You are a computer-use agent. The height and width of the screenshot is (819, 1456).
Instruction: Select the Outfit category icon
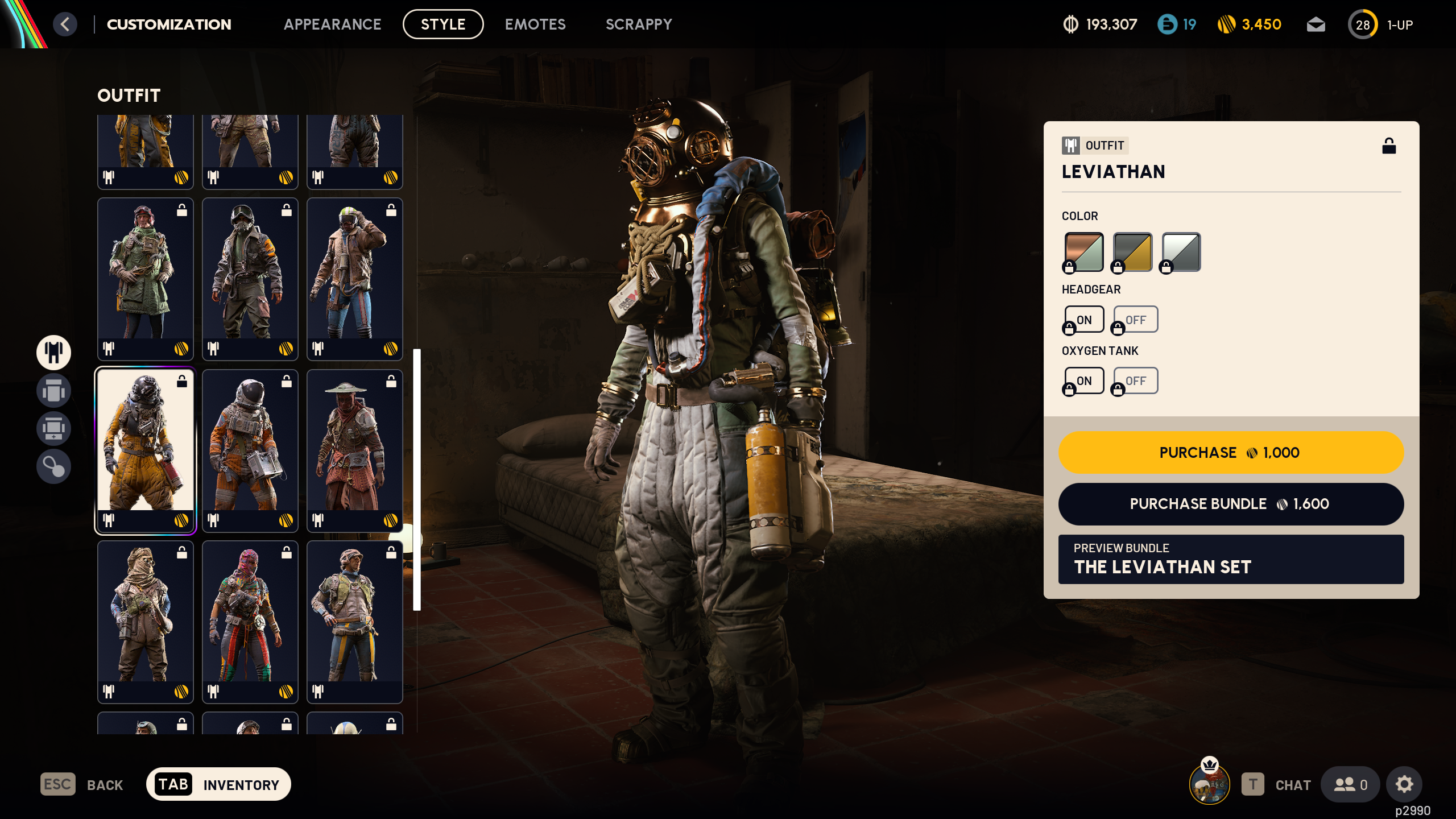(x=53, y=353)
